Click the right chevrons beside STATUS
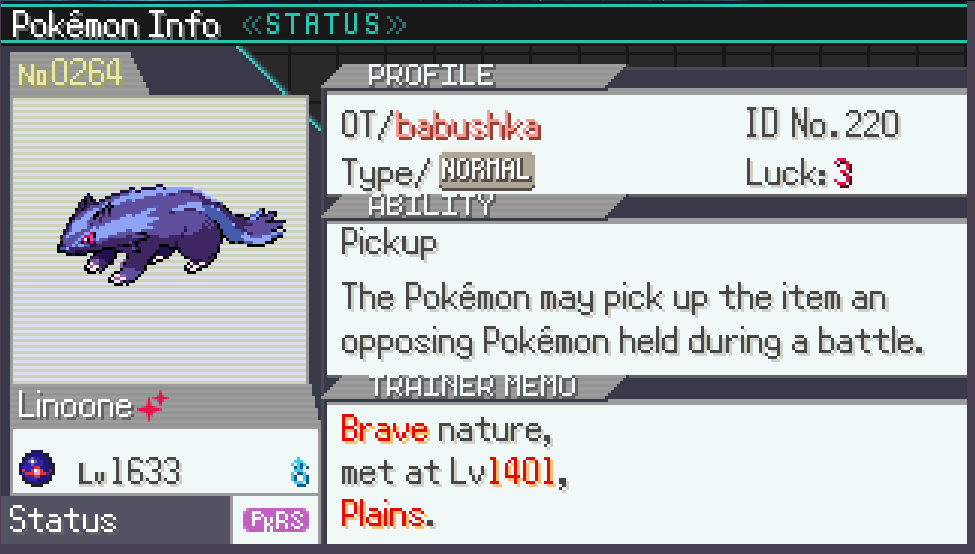The width and height of the screenshot is (975, 554). pos(396,24)
